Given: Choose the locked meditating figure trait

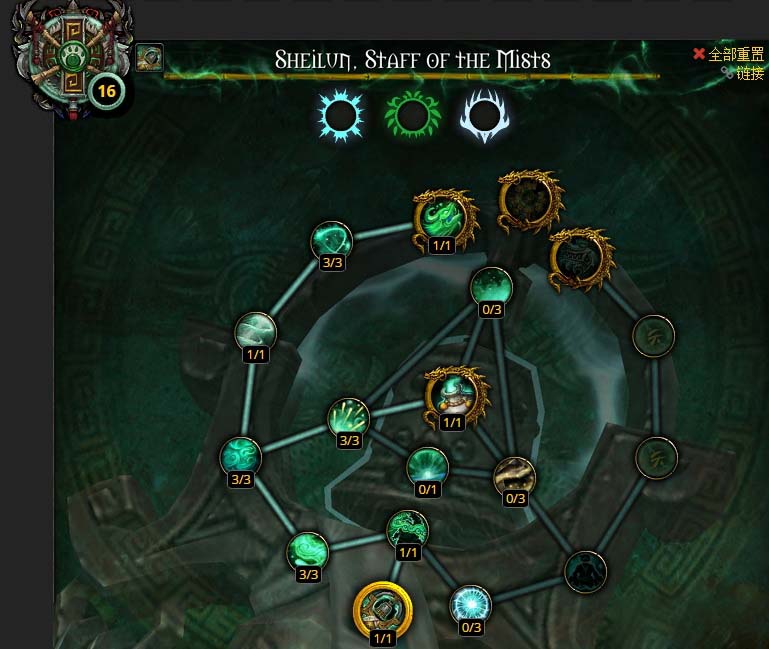Looking at the screenshot, I should (585, 571).
